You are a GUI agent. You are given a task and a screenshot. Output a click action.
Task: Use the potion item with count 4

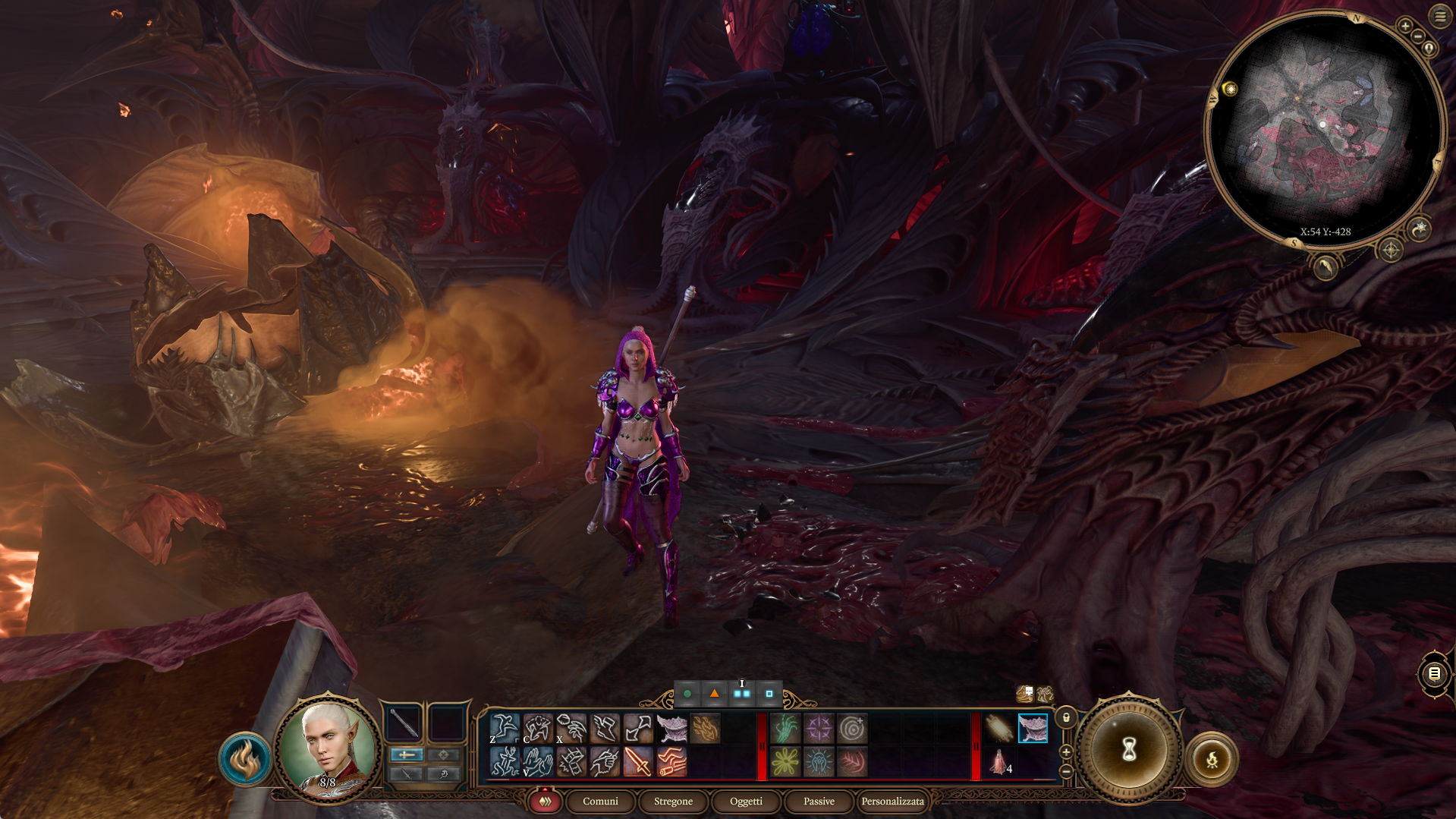pos(999,761)
